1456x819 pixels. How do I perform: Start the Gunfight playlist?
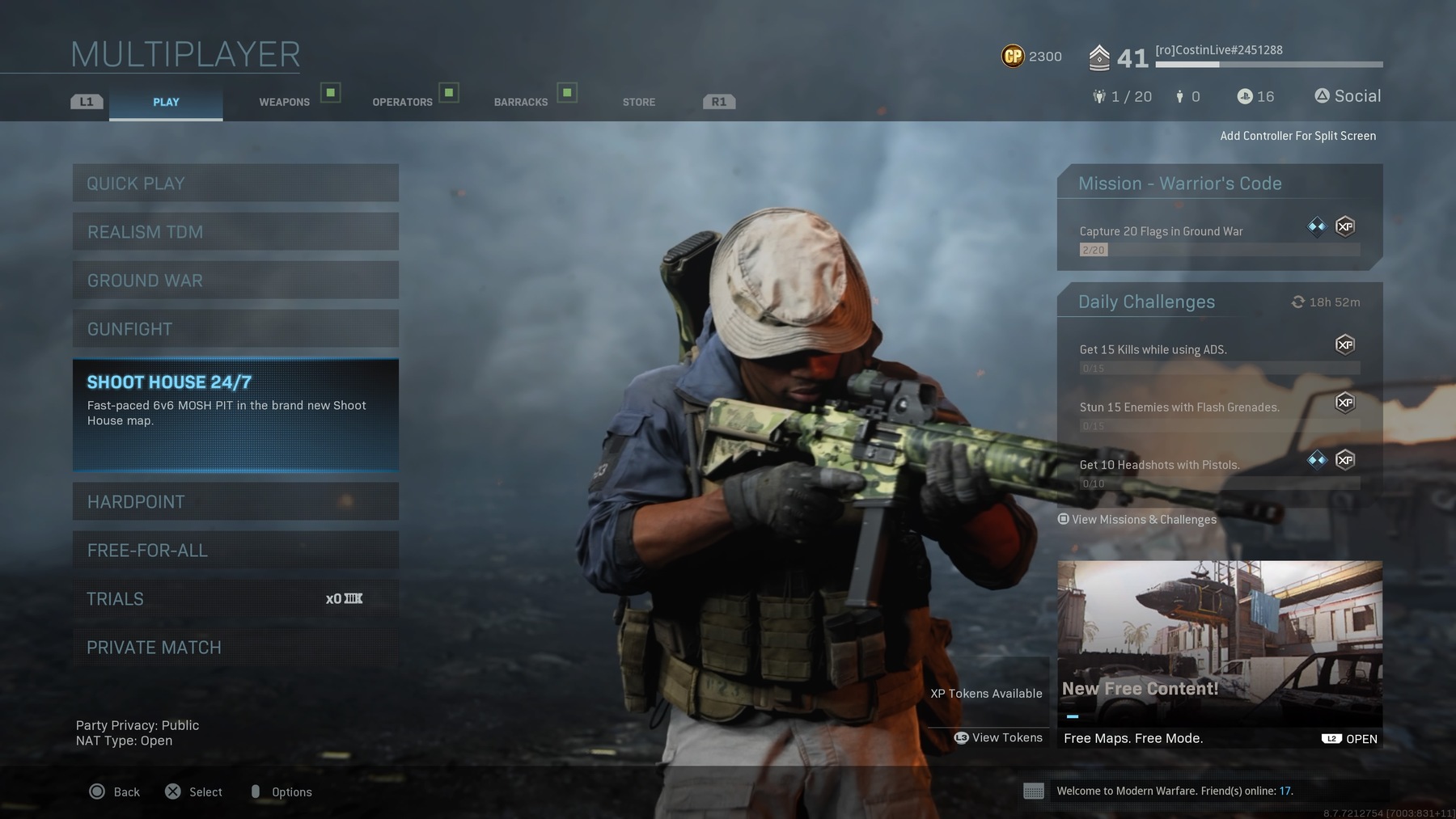click(235, 329)
